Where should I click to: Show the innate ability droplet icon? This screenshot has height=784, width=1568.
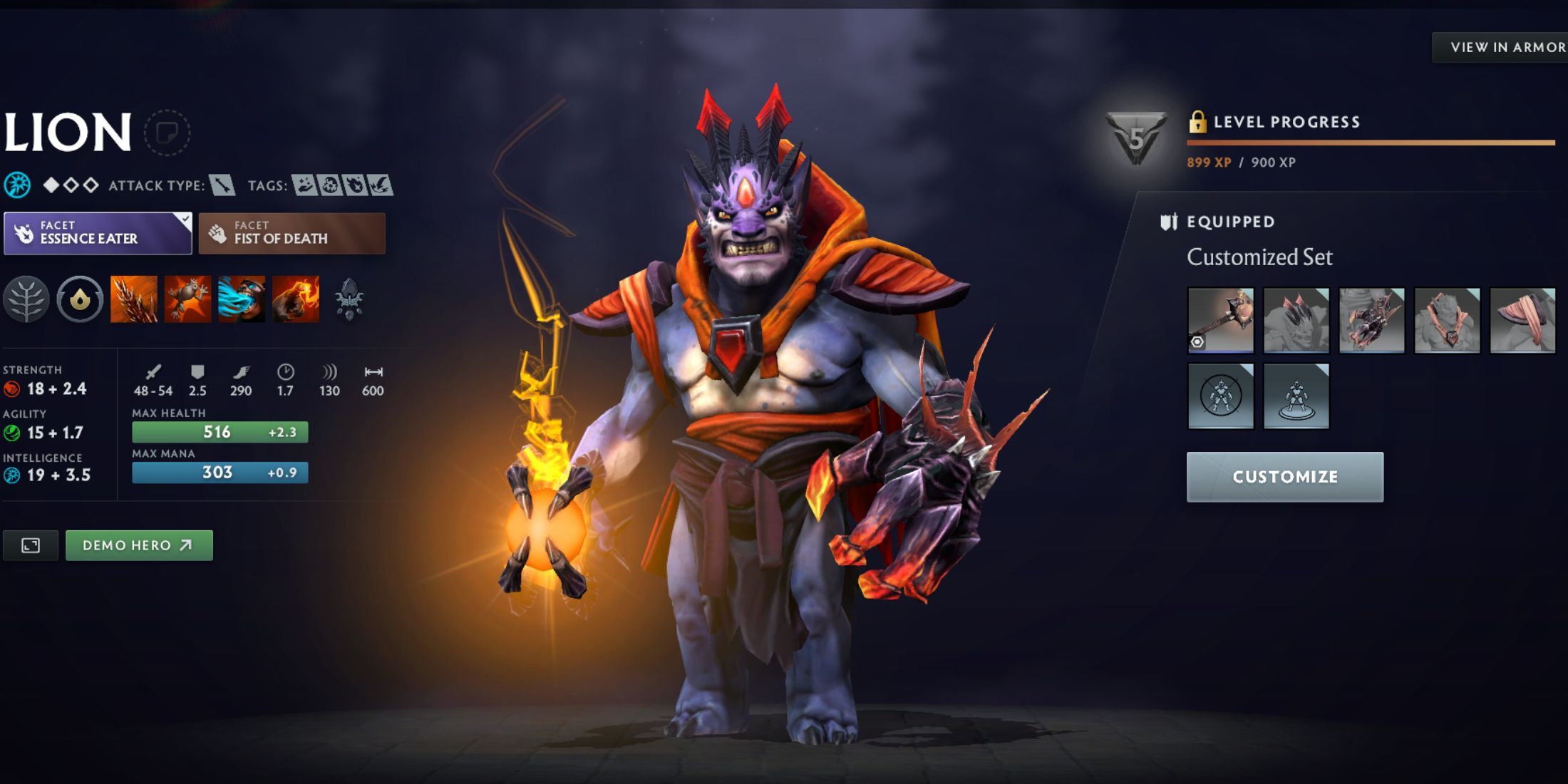tap(80, 299)
